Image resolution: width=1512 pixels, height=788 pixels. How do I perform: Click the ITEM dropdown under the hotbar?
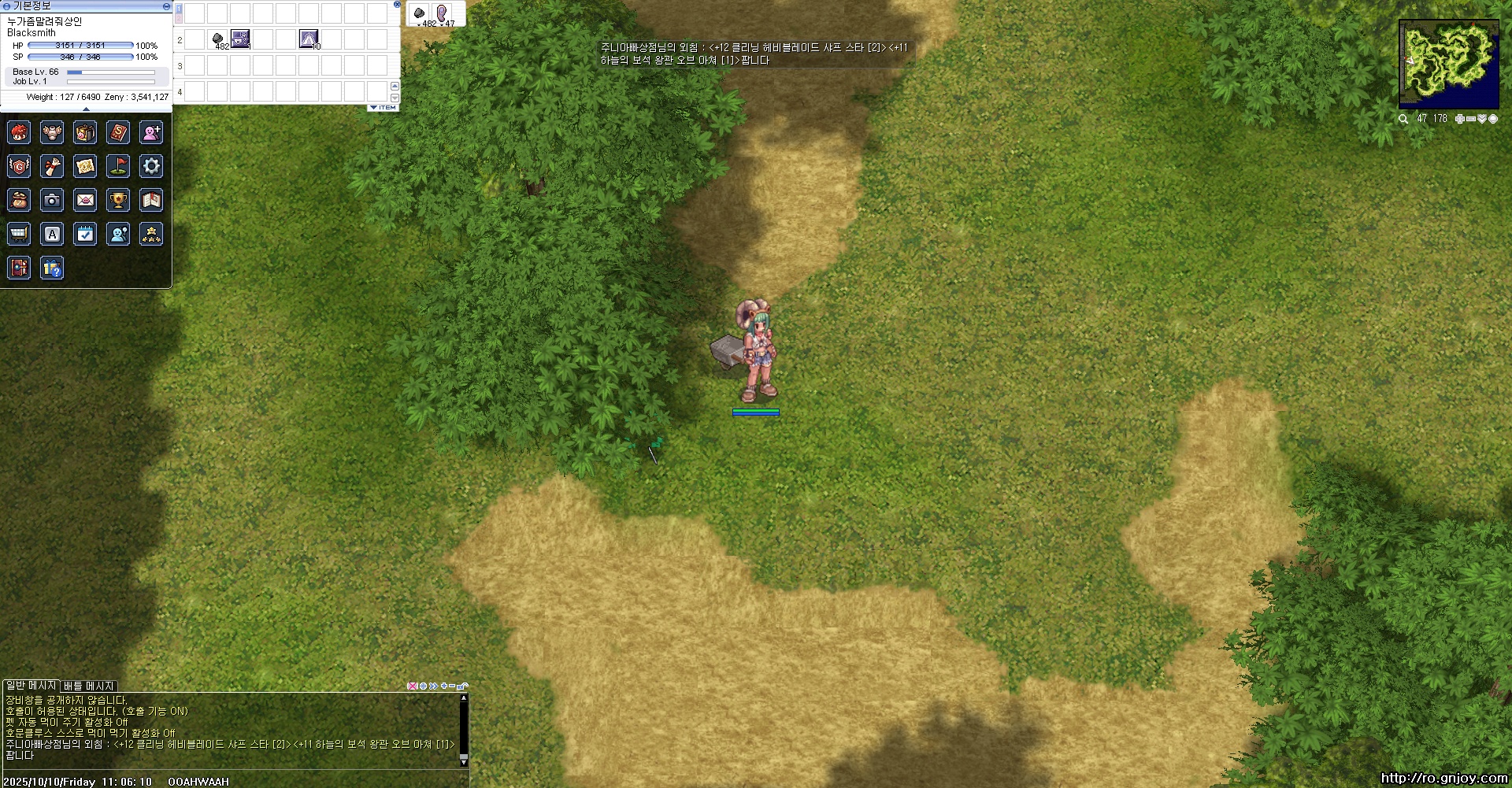pyautogui.click(x=384, y=108)
